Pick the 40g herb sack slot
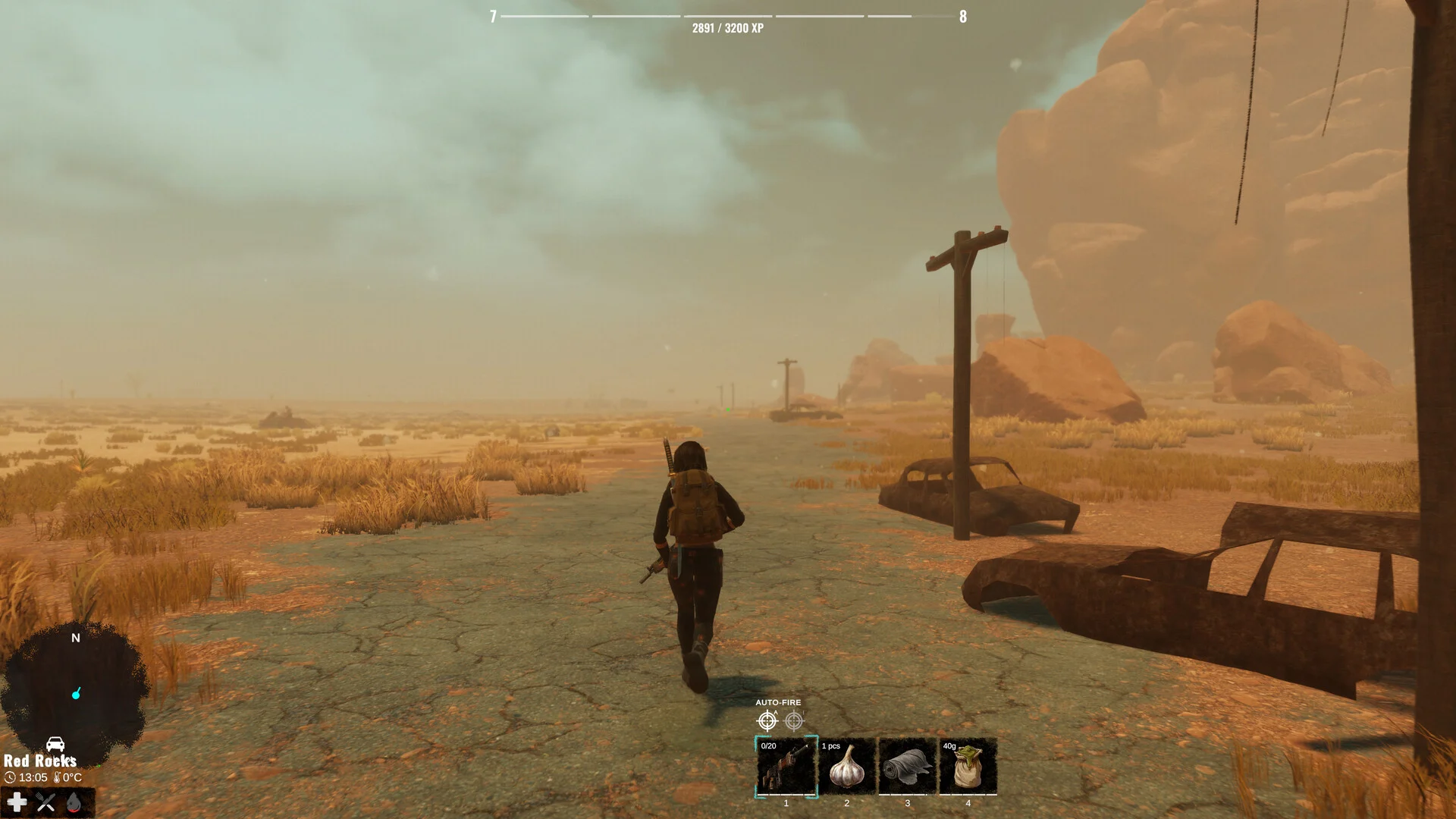The image size is (1456, 819). click(x=968, y=767)
